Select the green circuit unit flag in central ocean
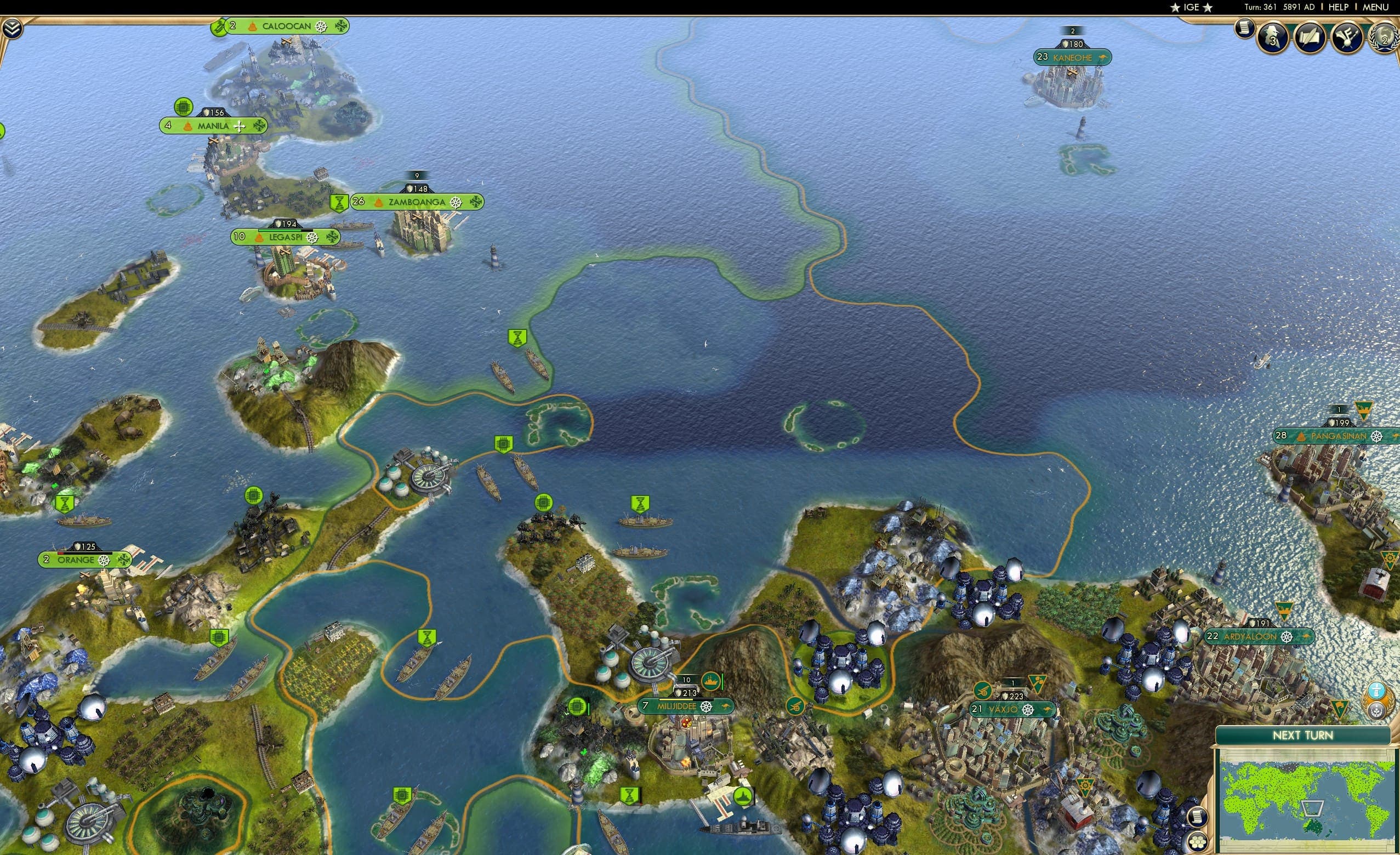Screen dimensions: 1400x855 tap(503, 443)
